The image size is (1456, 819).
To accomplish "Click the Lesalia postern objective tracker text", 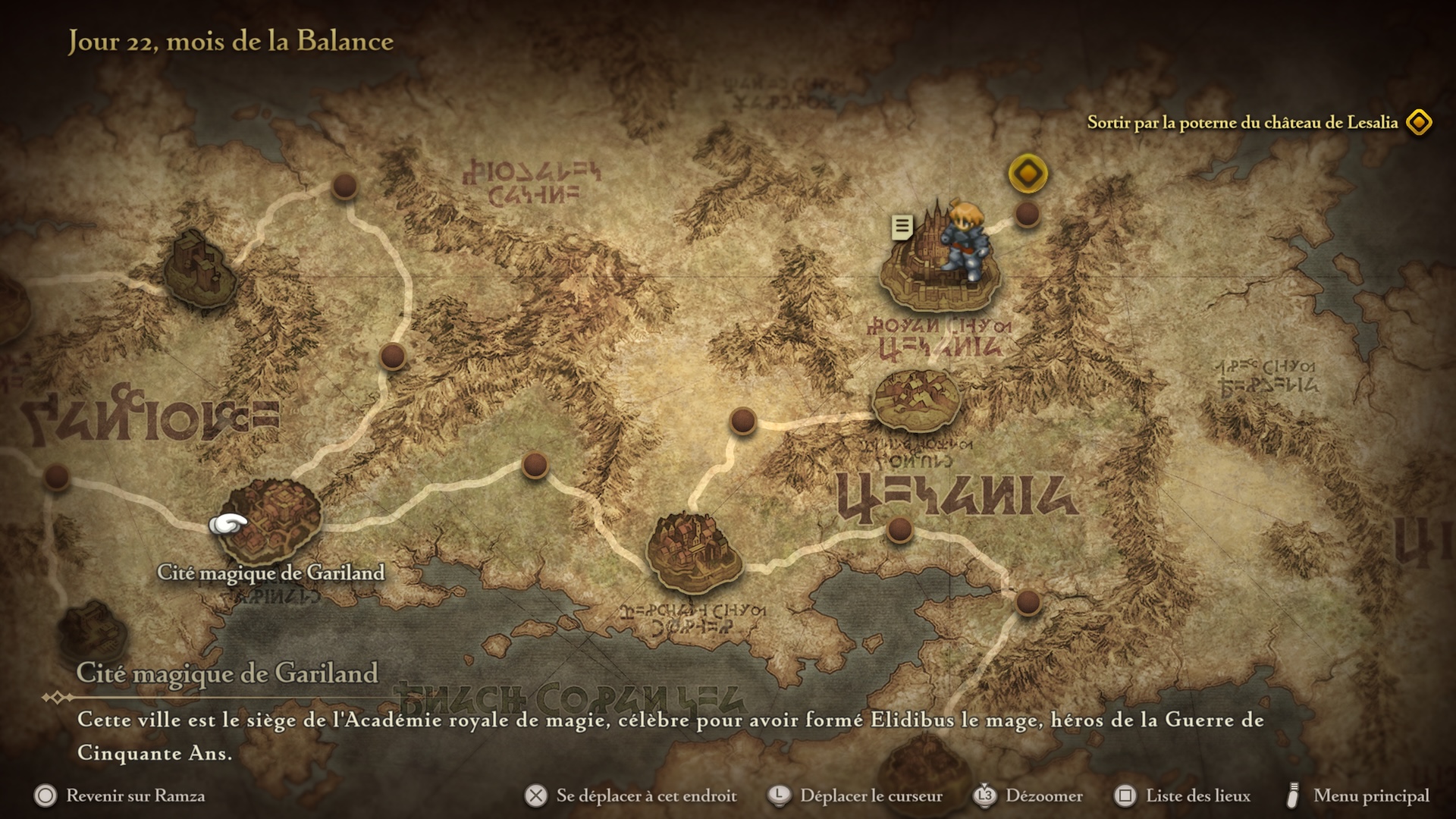I will point(1242,123).
